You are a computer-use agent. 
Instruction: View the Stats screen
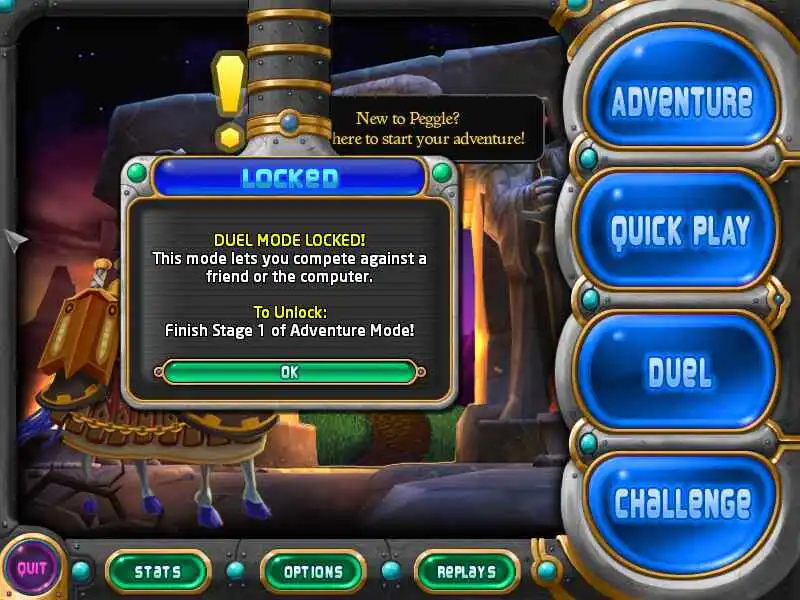(158, 572)
